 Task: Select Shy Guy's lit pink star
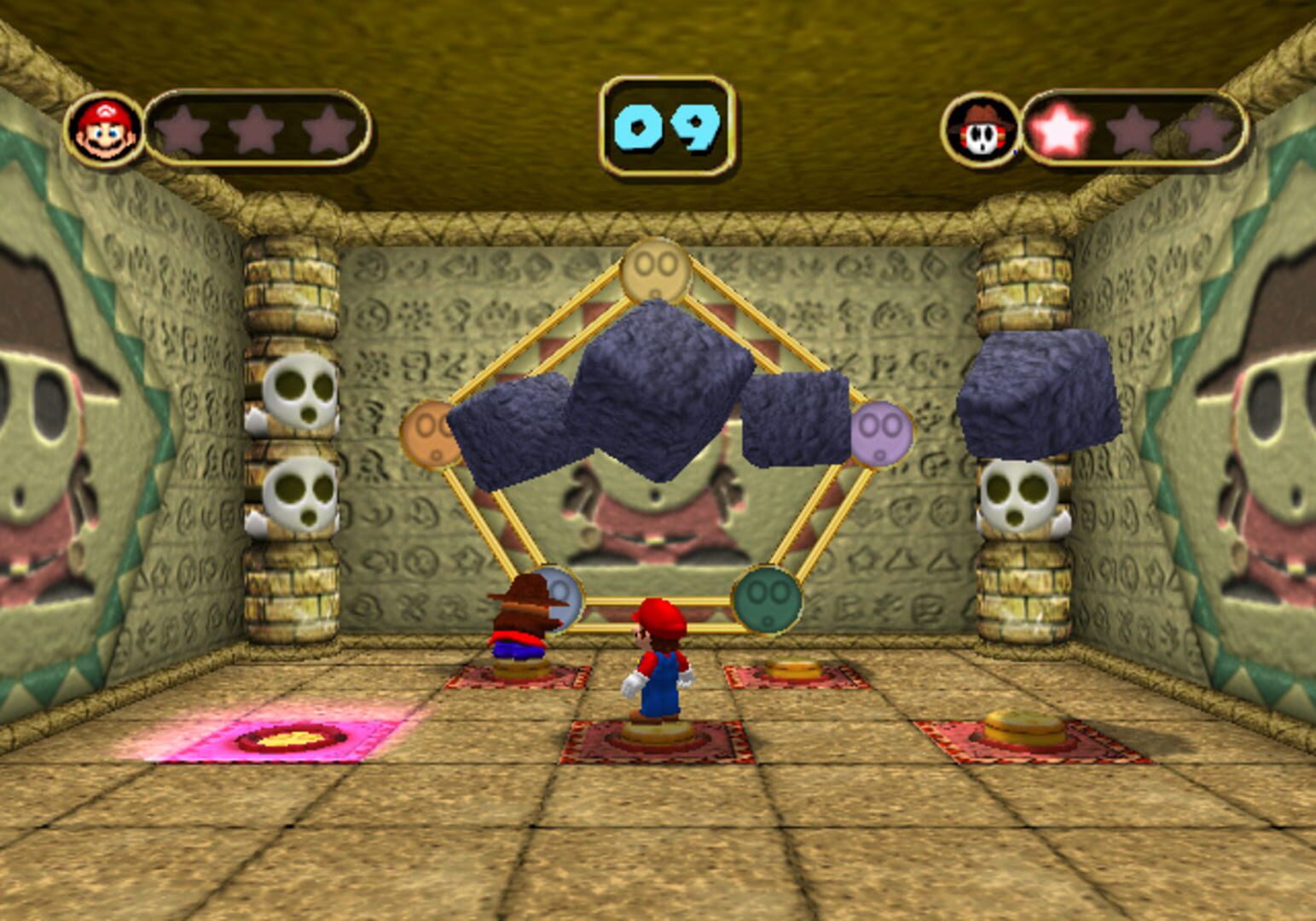(x=1061, y=128)
